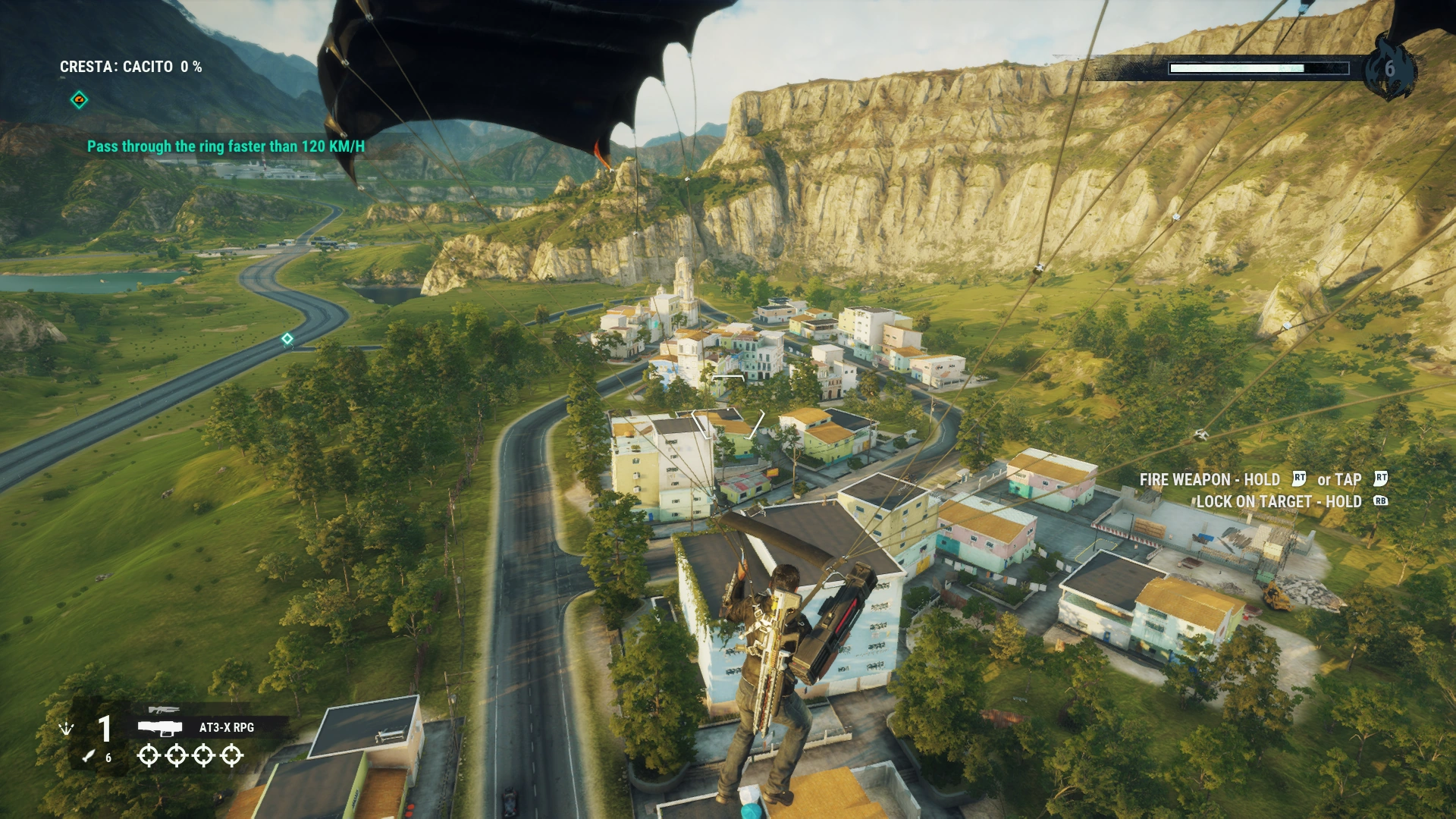
Task: Select the diamond waypoint marker over the road
Action: [x=287, y=339]
